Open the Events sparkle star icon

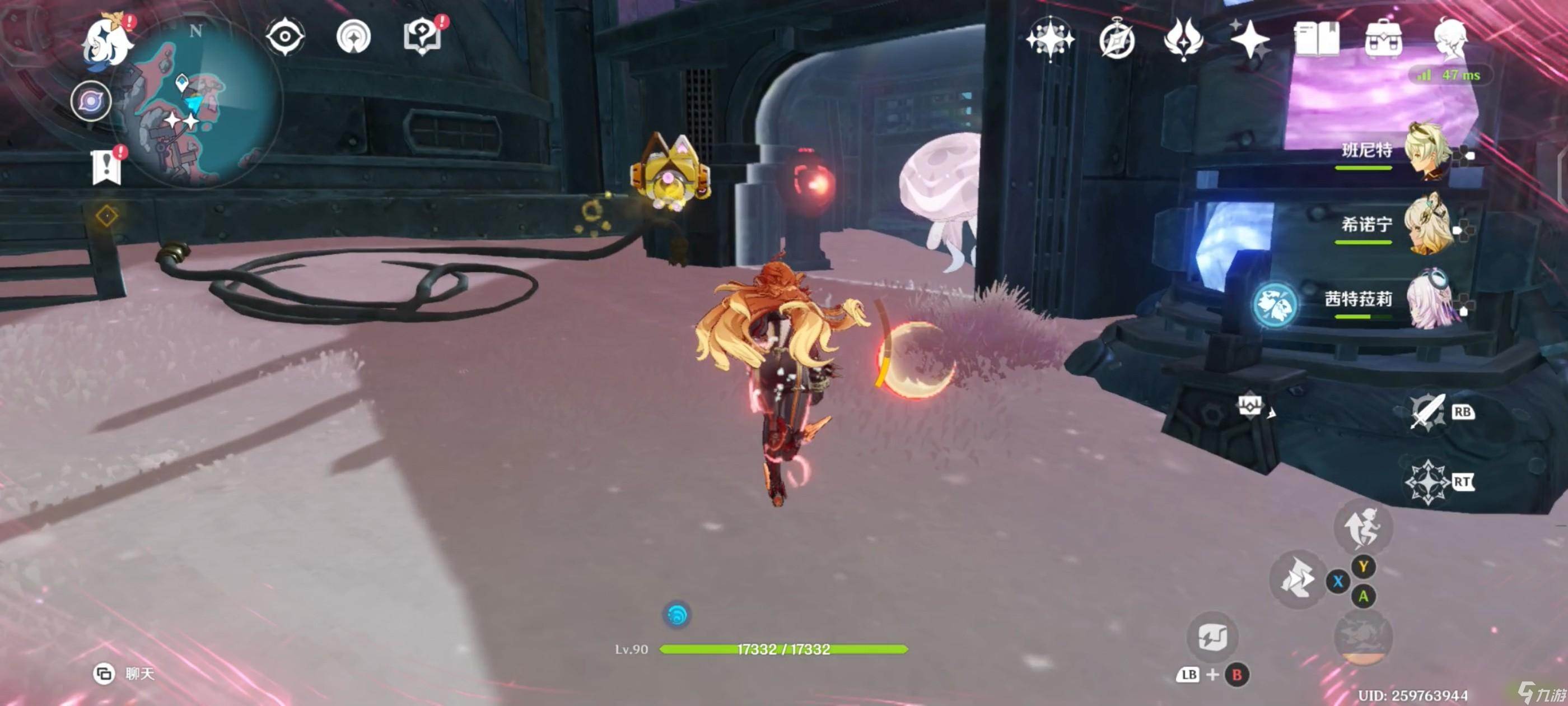tap(1249, 39)
